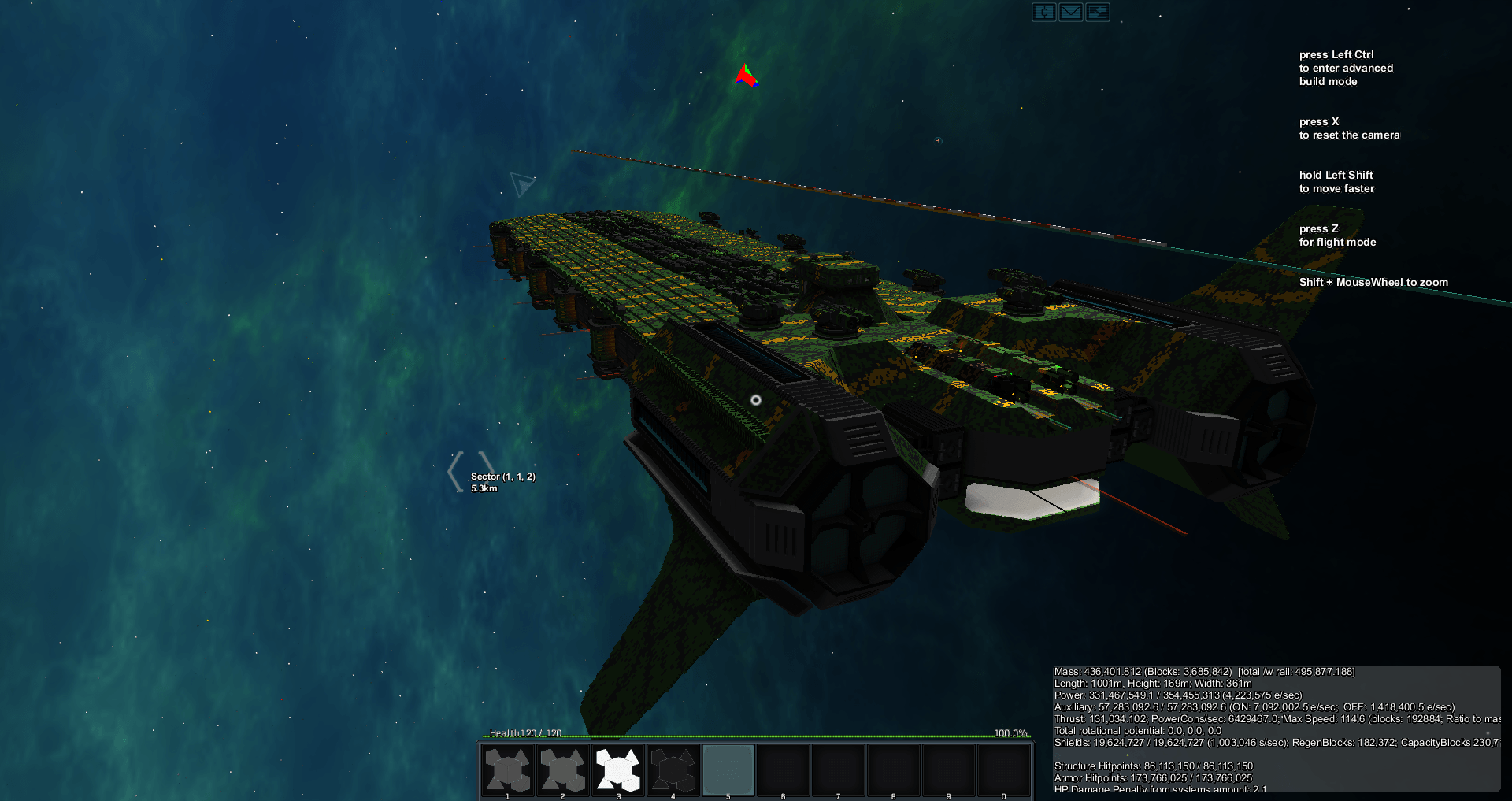1512x801 pixels.
Task: Pick the grey block in hotbar slot 2
Action: pos(563,769)
